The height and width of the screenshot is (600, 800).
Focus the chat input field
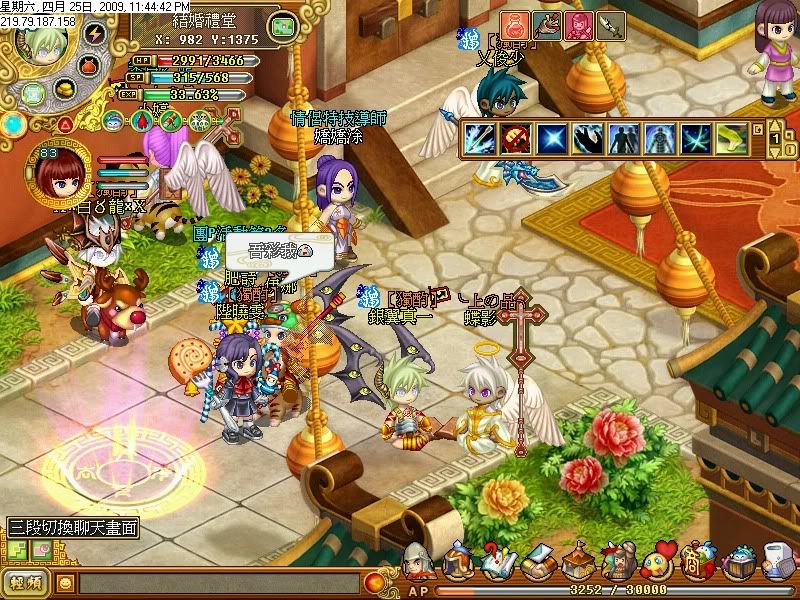tap(220, 583)
